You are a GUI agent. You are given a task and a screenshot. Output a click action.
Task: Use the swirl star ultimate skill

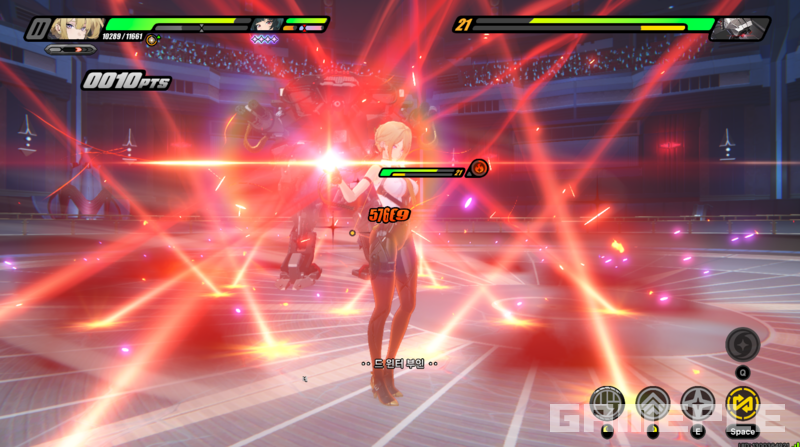[x=742, y=344]
